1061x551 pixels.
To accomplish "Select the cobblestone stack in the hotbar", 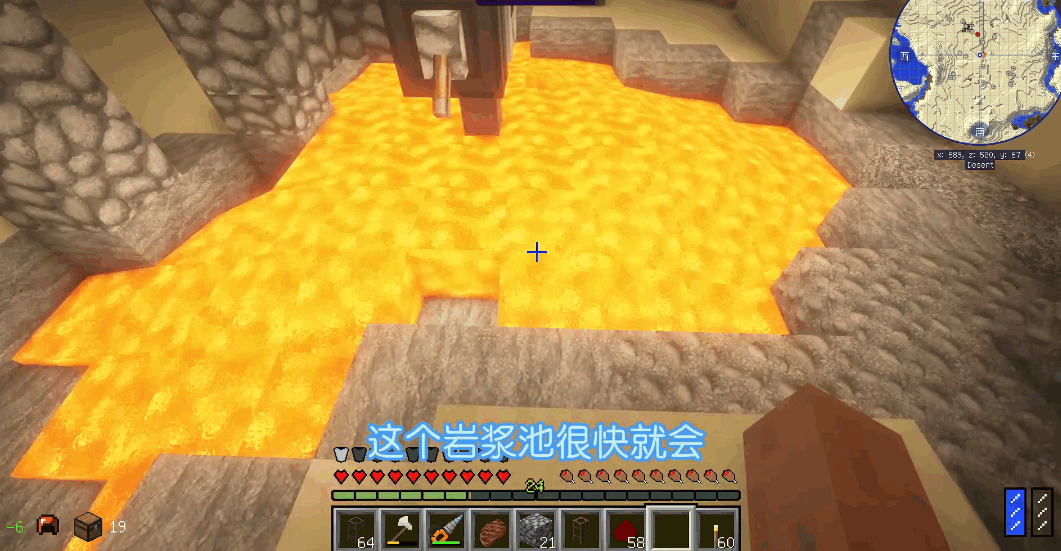I will (535, 529).
